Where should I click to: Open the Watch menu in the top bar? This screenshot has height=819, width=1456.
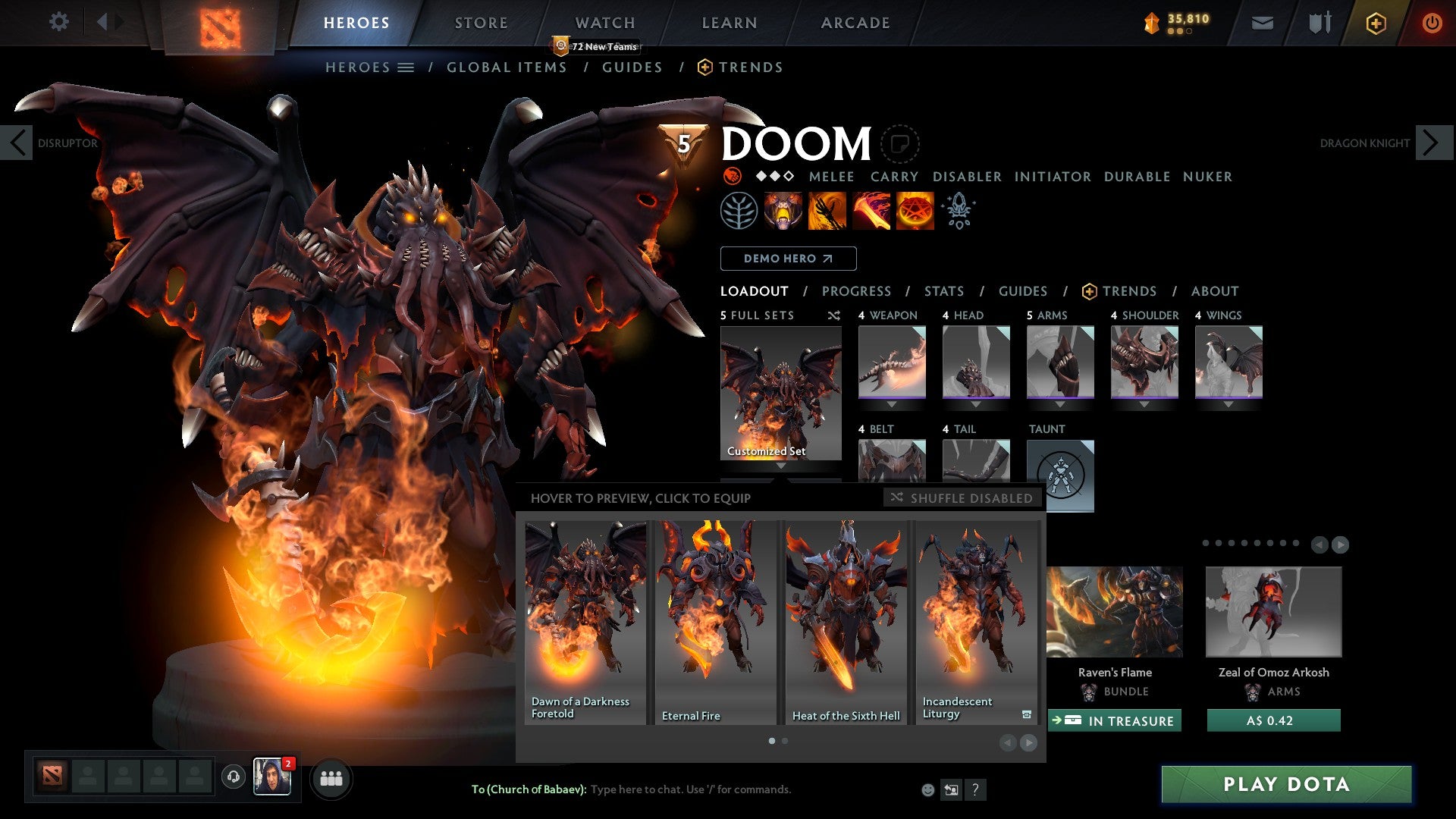[604, 23]
